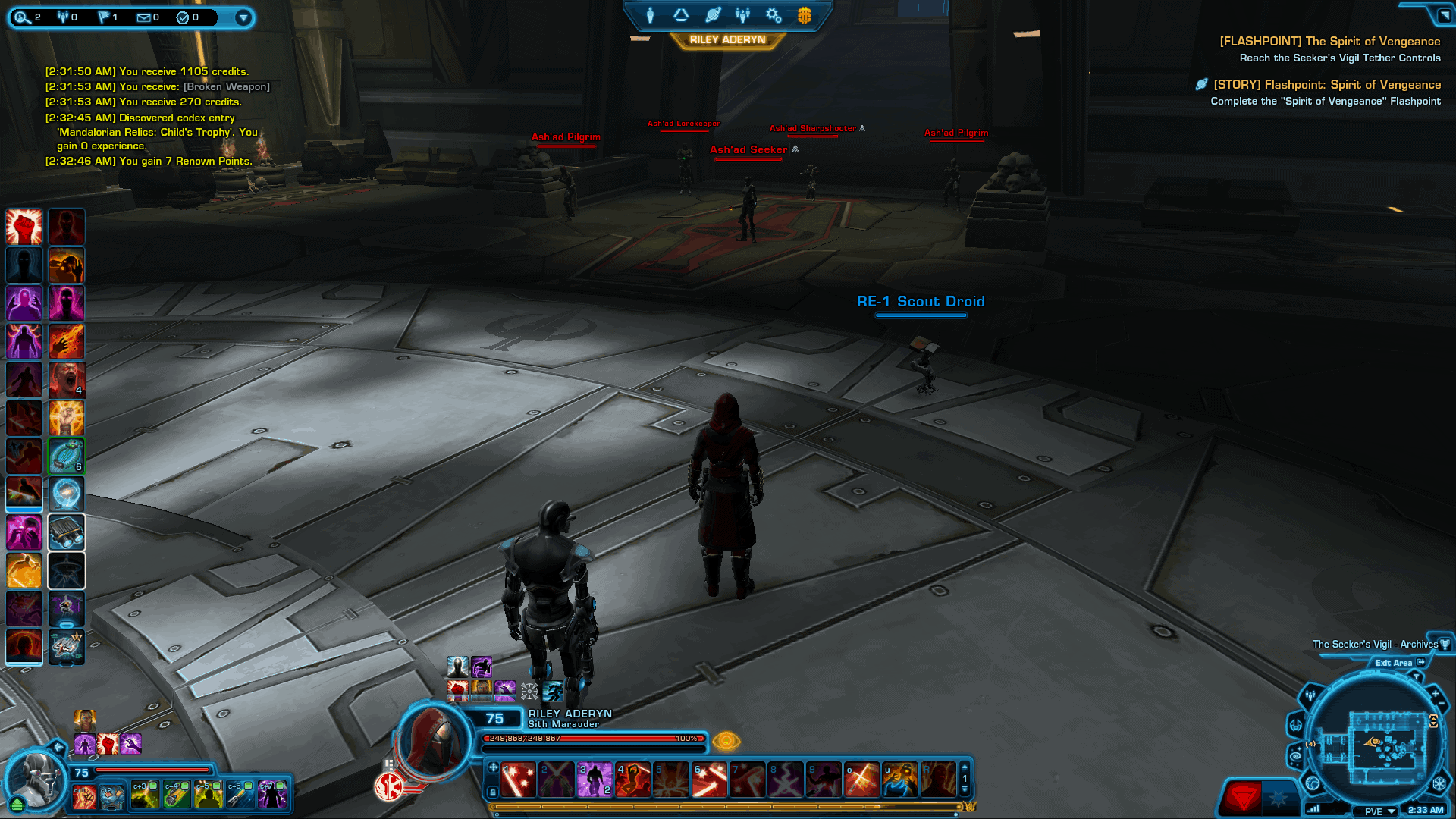Screen dimensions: 1456x819
Task: Open the Cartel Market coin icon
Action: [805, 14]
